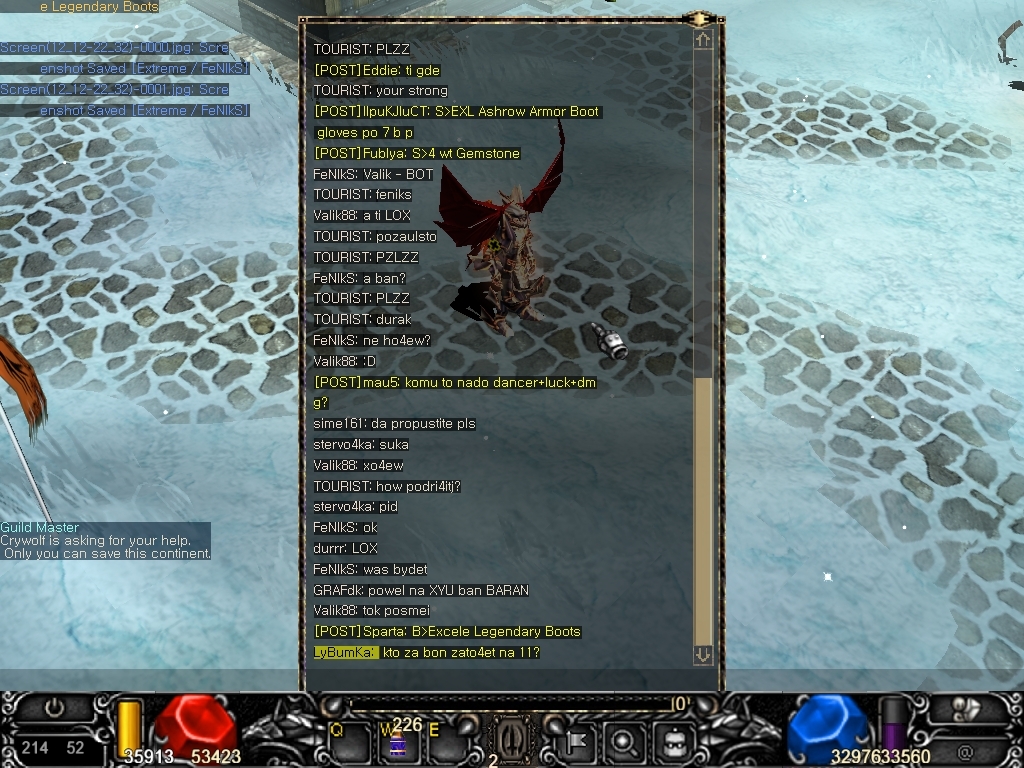The width and height of the screenshot is (1024, 768).
Task: Click the power button on left panel
Action: tap(53, 708)
